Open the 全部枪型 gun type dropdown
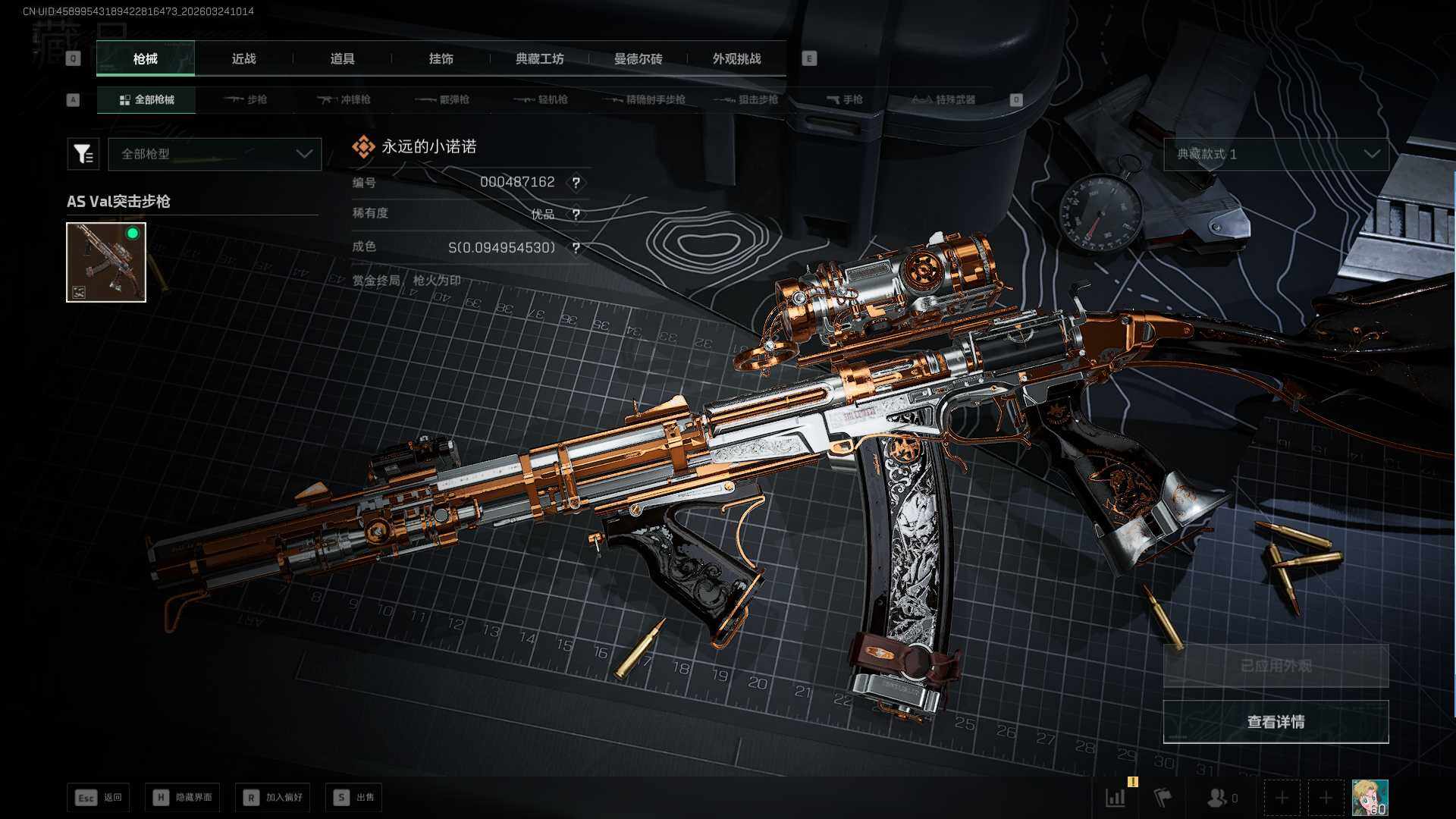 215,154
